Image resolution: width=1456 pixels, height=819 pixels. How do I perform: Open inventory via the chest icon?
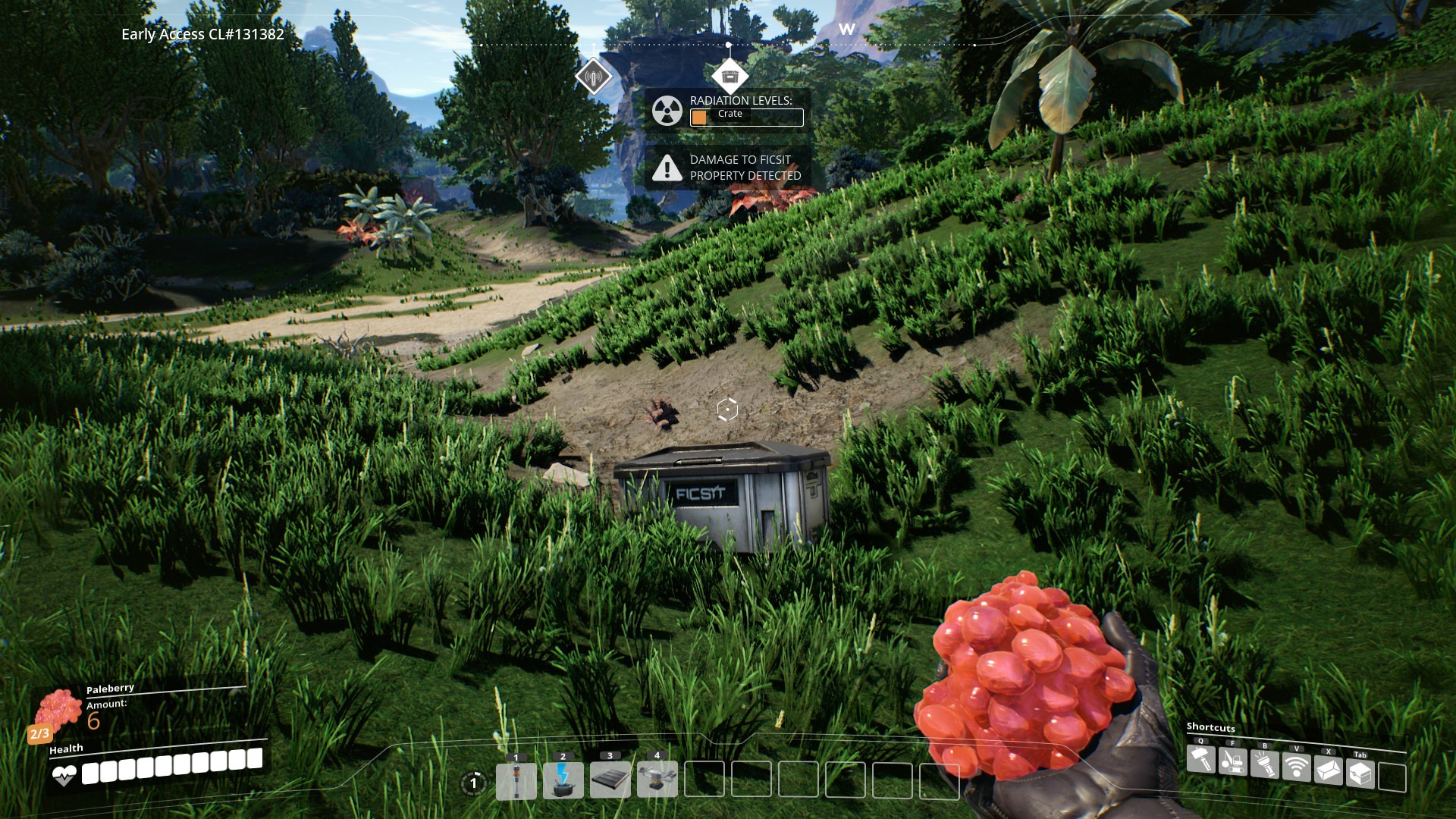[x=1360, y=774]
